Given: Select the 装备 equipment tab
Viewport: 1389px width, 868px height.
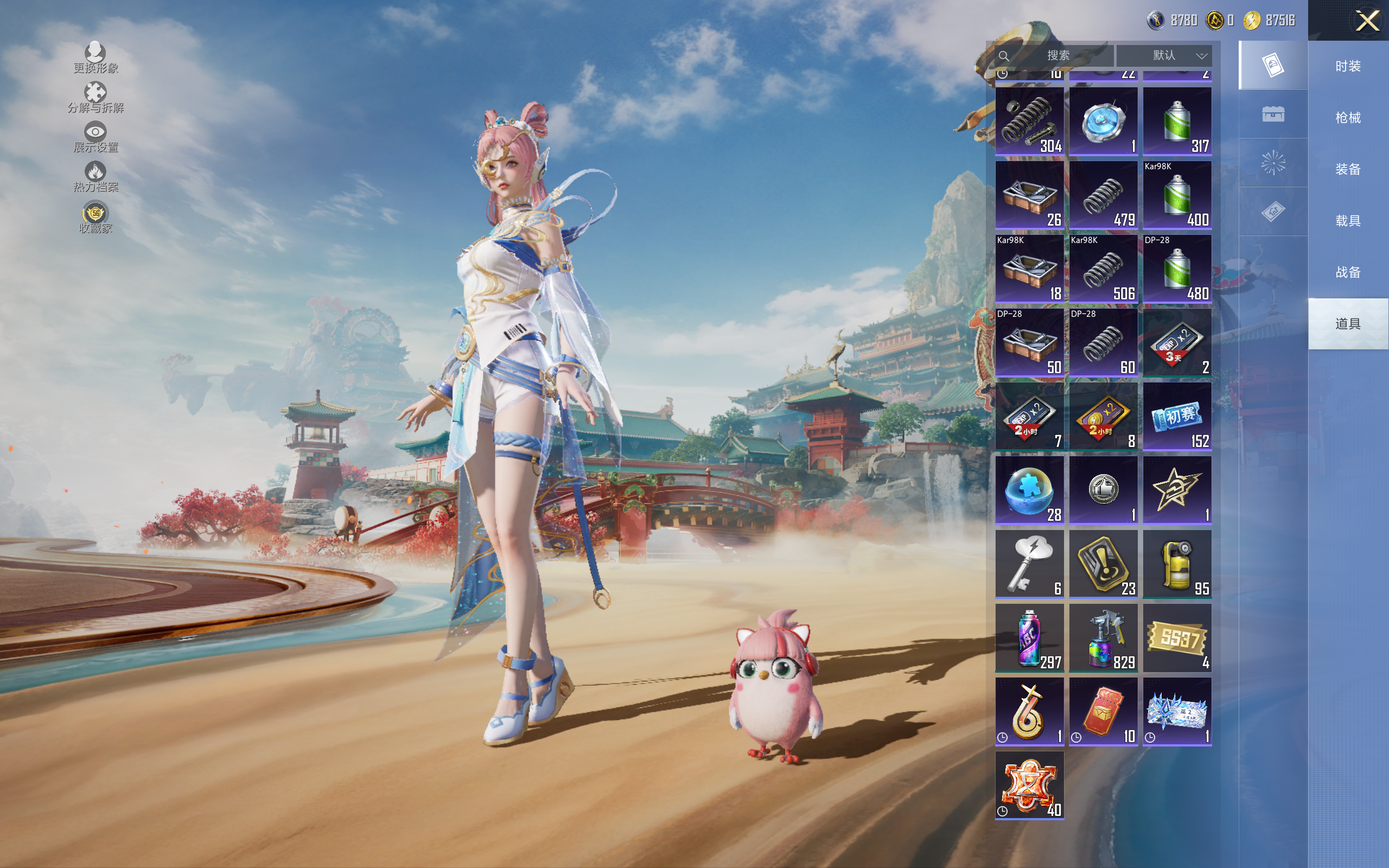Looking at the screenshot, I should click(1348, 169).
